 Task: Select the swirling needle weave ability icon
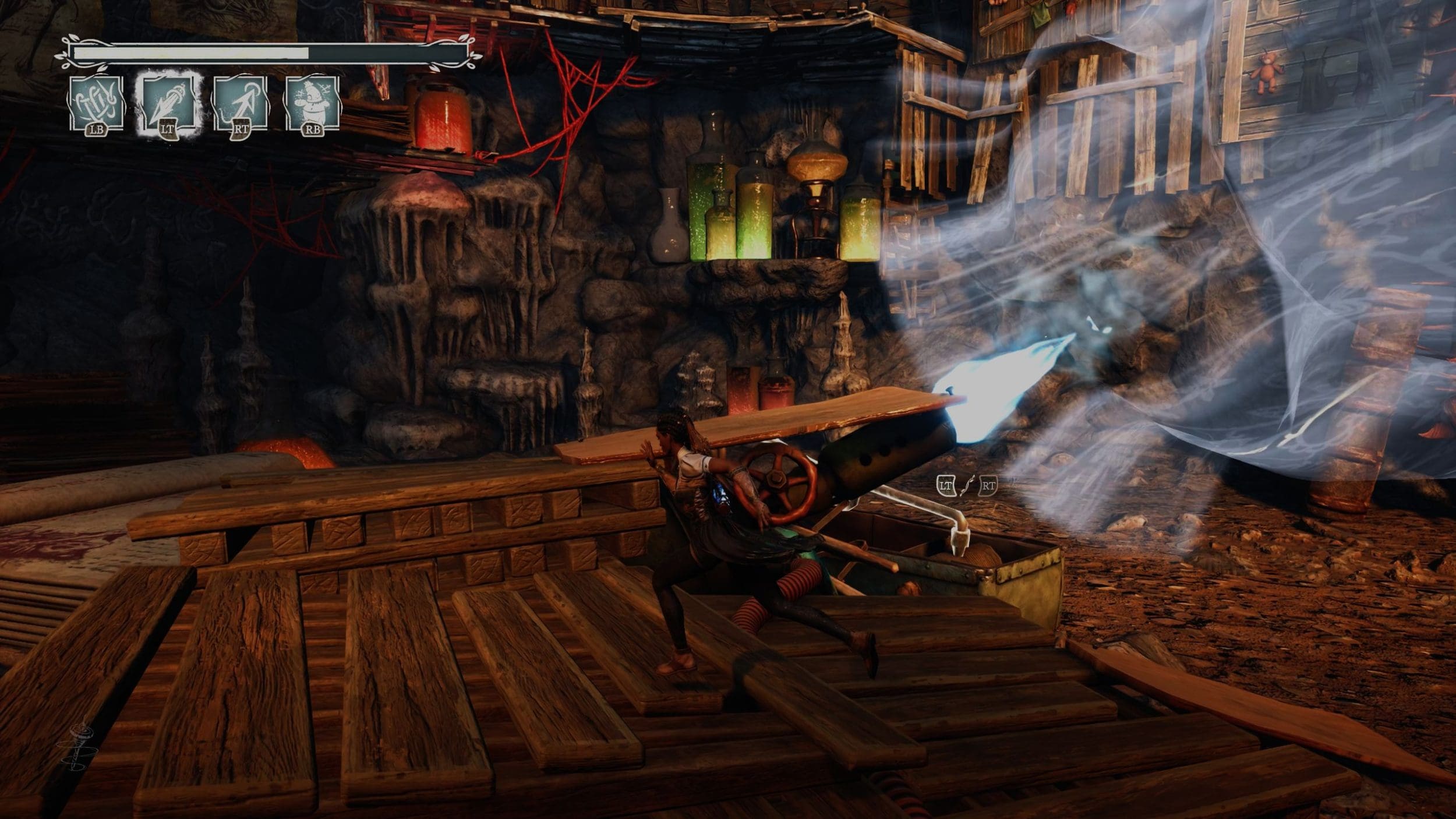click(96, 103)
